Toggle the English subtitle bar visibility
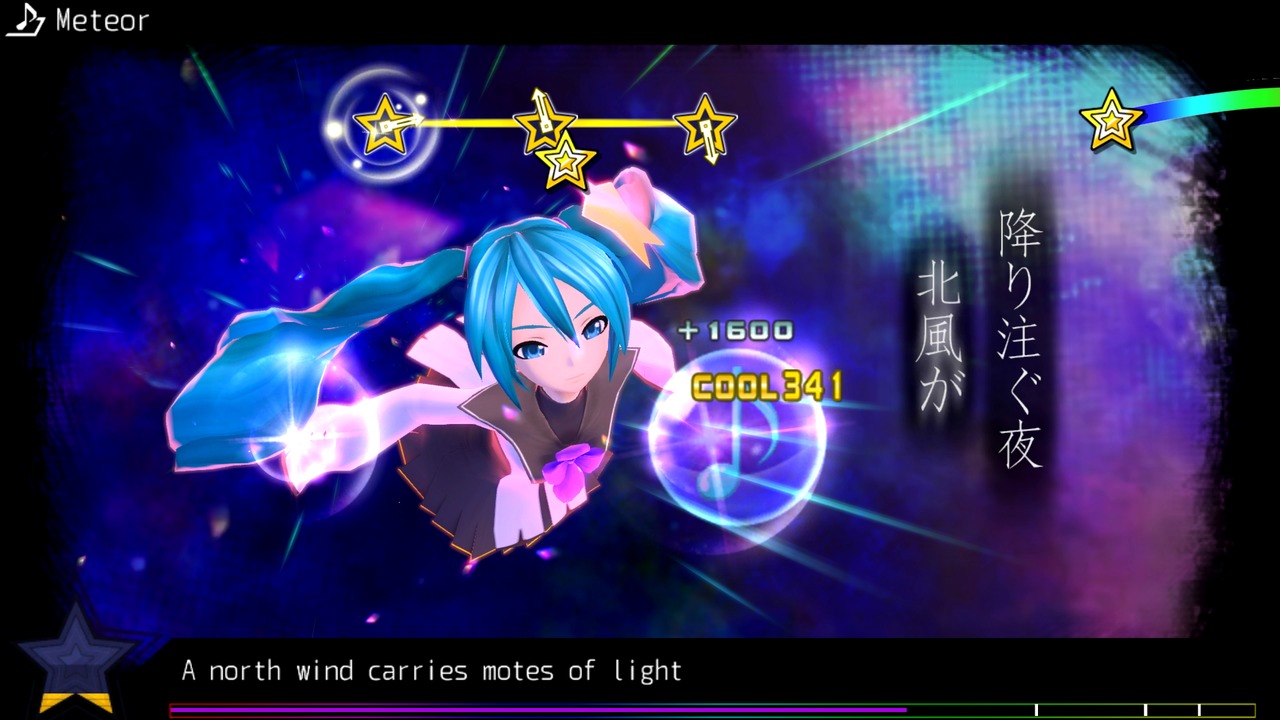The width and height of the screenshot is (1280, 720). (430, 671)
